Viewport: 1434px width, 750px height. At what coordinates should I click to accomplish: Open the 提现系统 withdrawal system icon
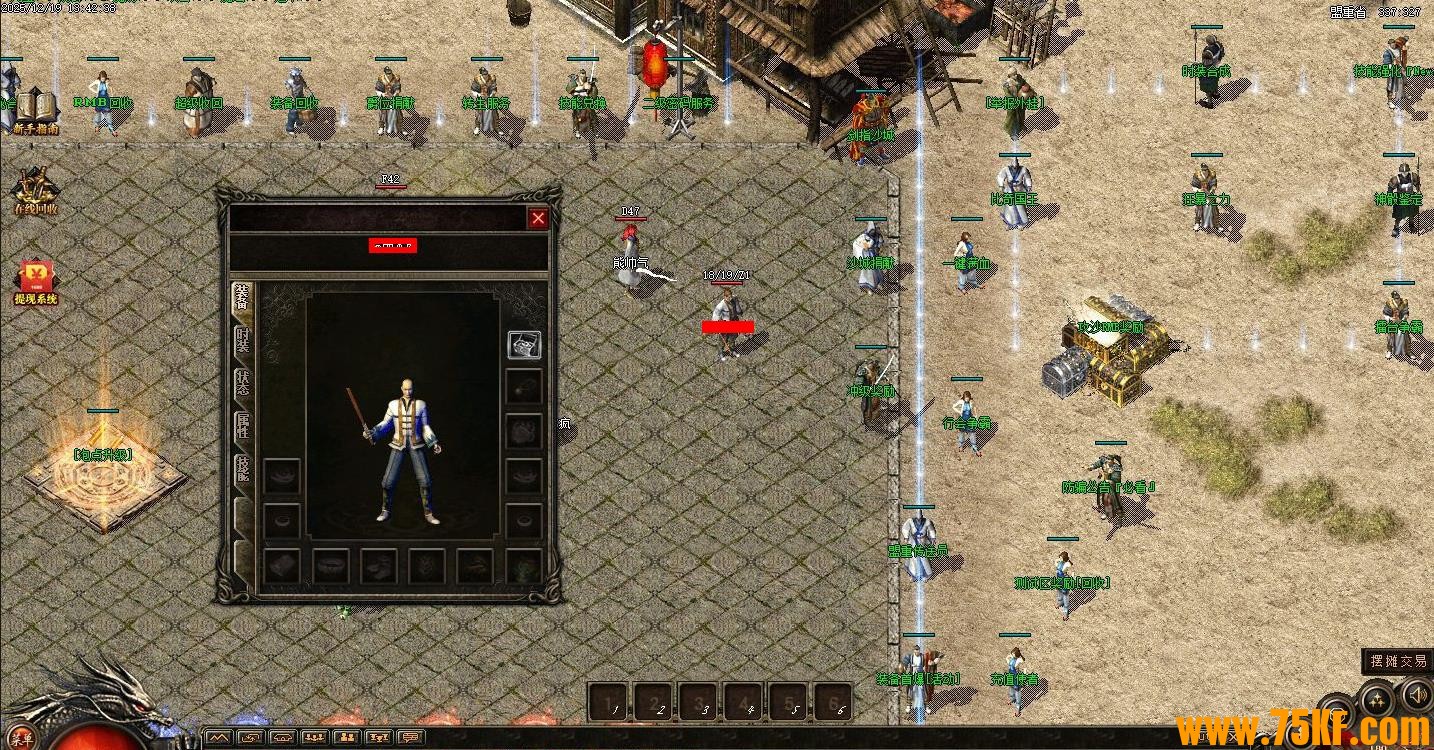coord(36,283)
